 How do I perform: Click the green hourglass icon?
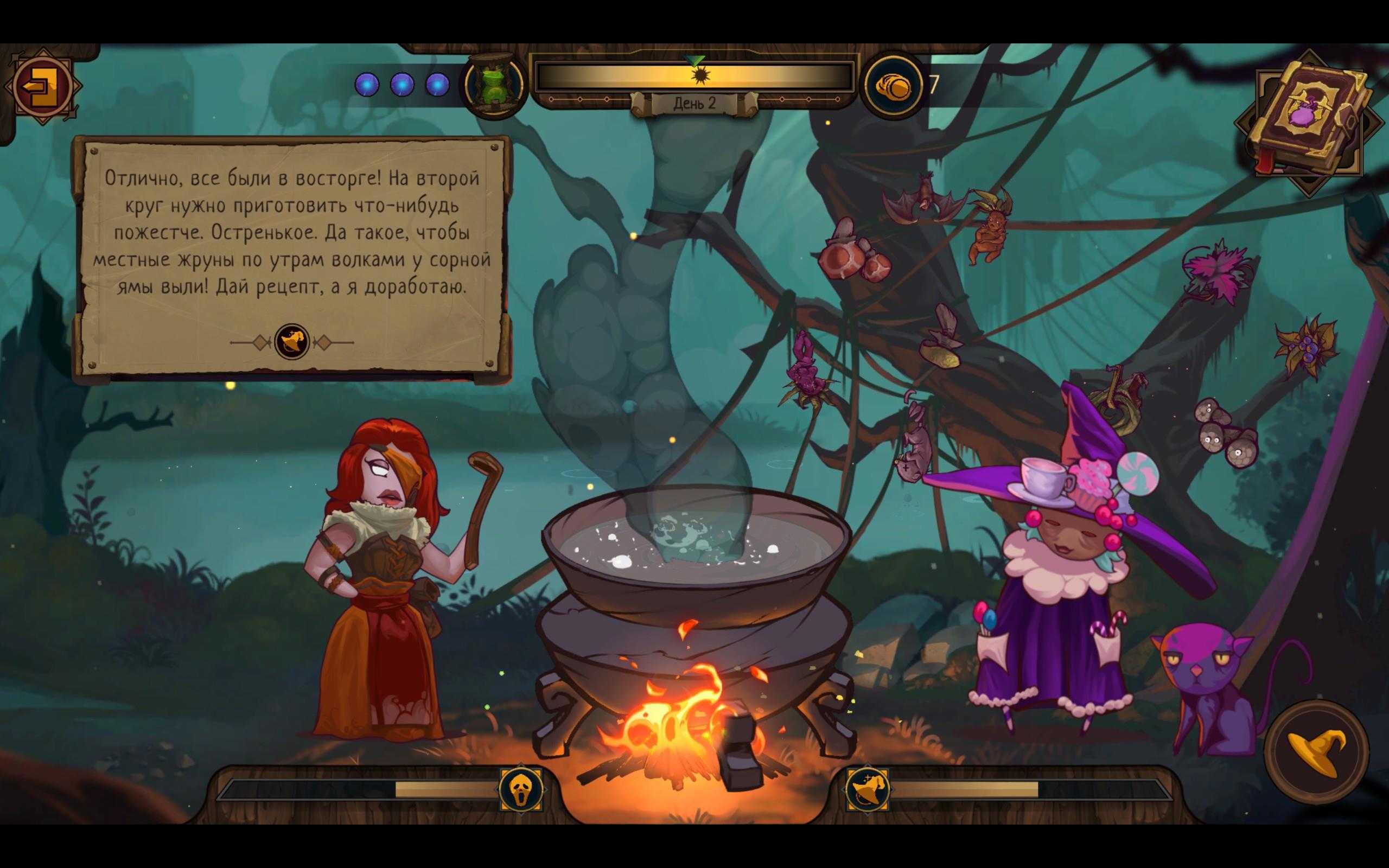pyautogui.click(x=494, y=85)
